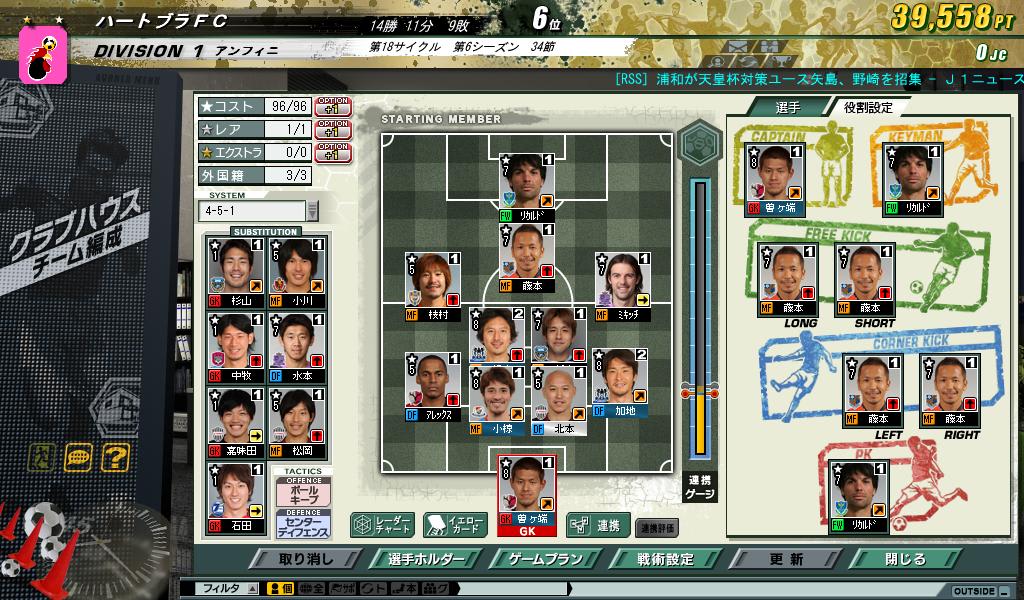Image resolution: width=1024 pixels, height=600 pixels.
Task: Select the ボールキープ offence tactic
Action: (x=303, y=492)
